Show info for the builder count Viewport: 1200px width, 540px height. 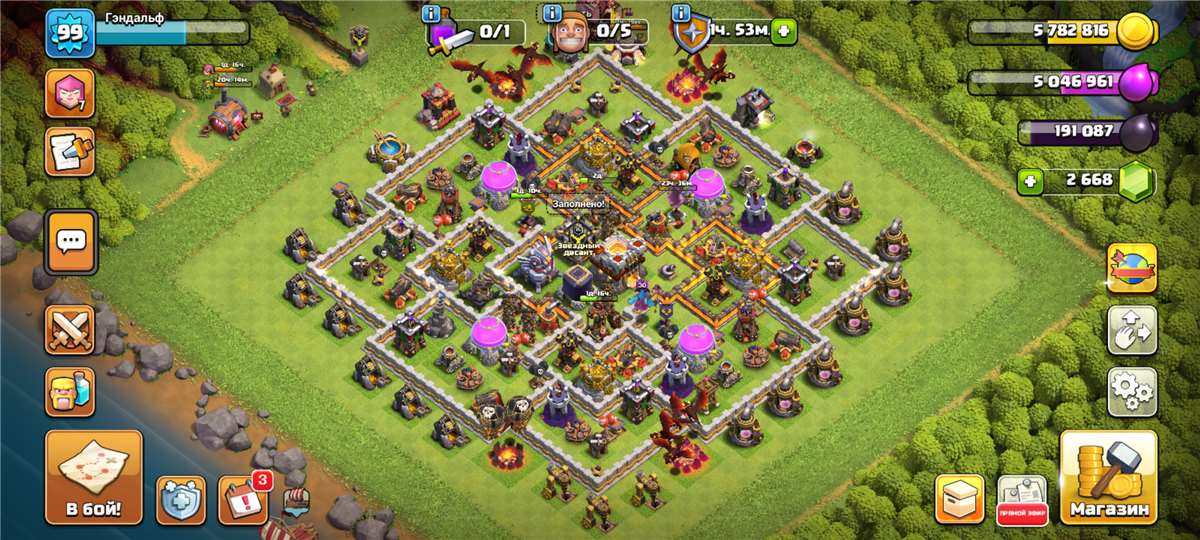point(553,14)
